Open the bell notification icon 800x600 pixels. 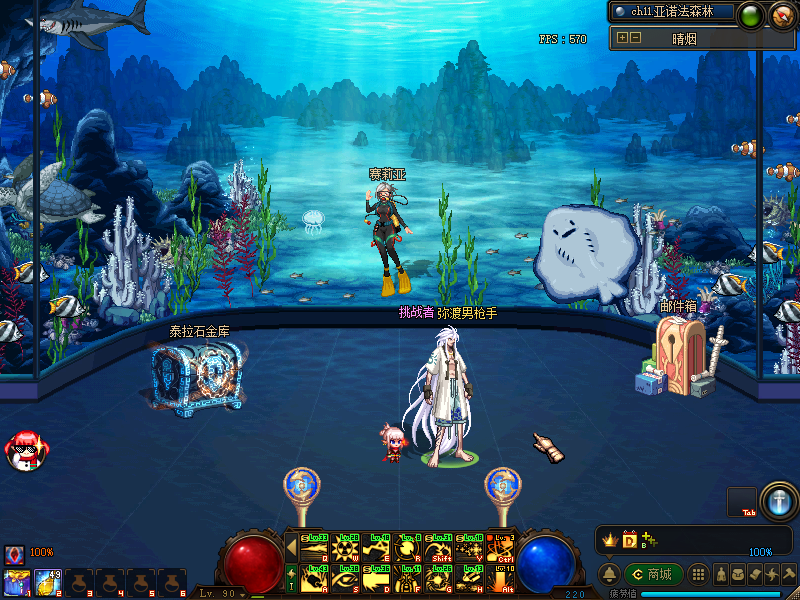[608, 575]
